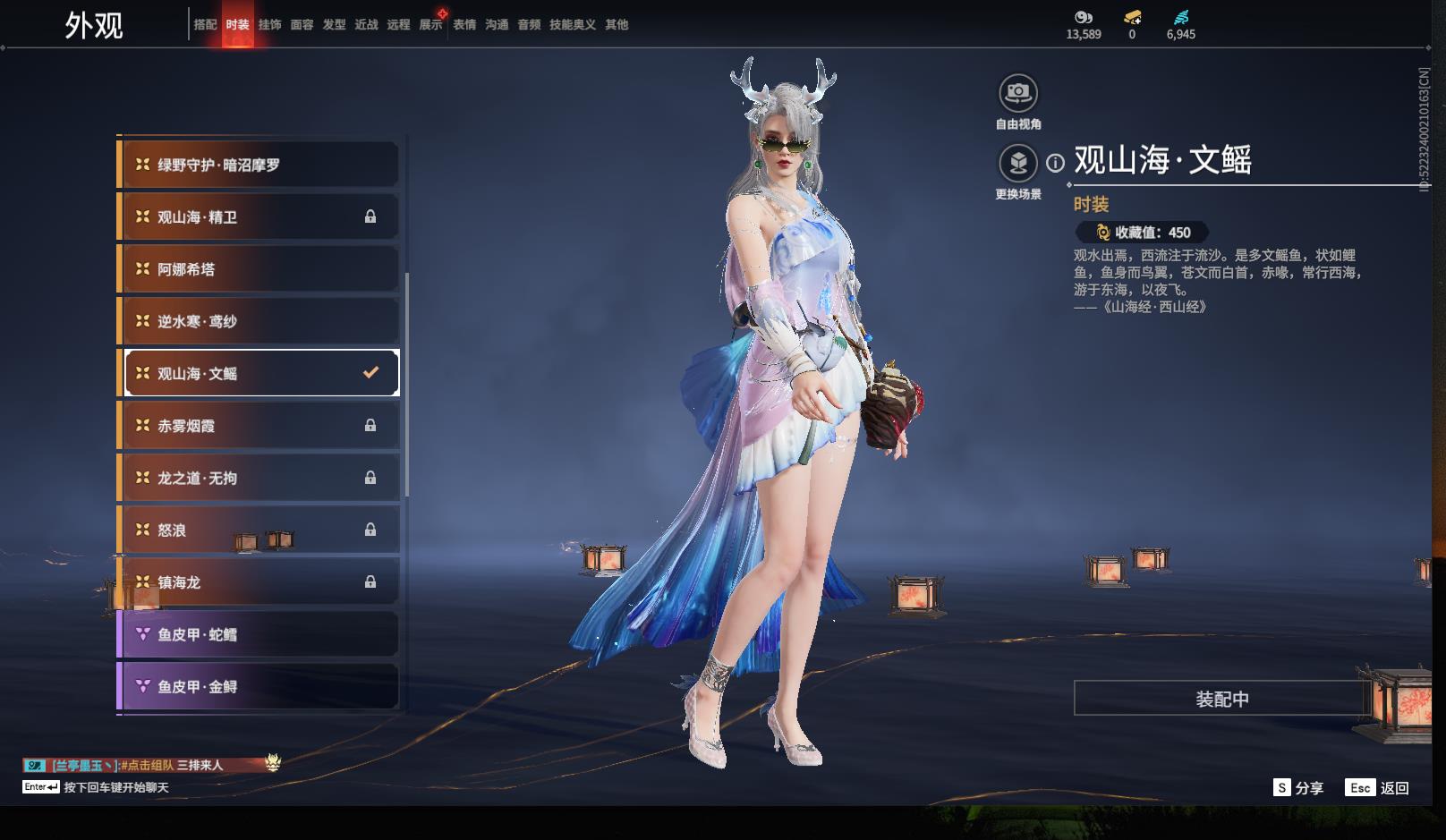The image size is (1446, 840).
Task: Select the 龙之道·无拘 outfit row
Action: tap(259, 478)
